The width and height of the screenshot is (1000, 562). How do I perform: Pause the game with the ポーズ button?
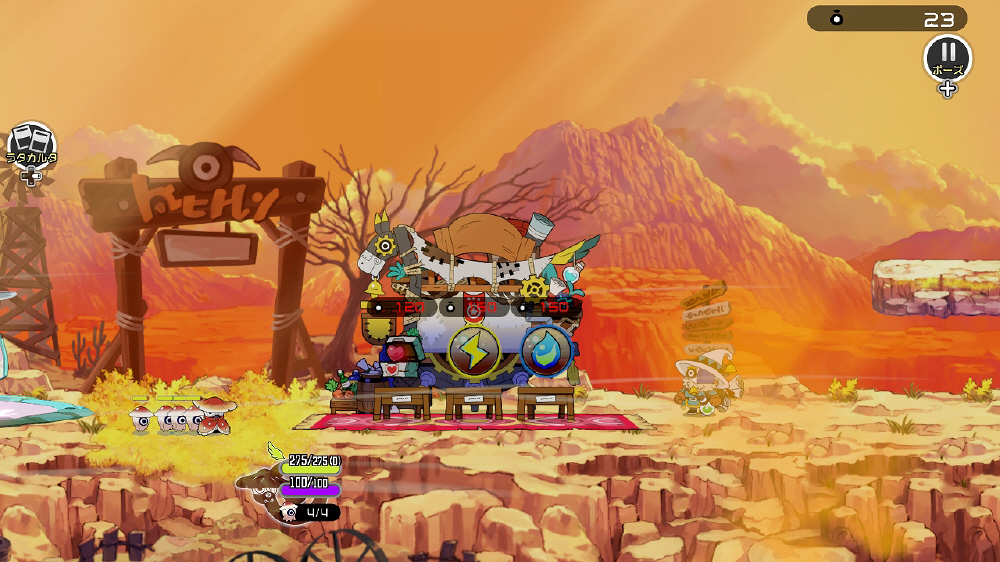point(946,57)
